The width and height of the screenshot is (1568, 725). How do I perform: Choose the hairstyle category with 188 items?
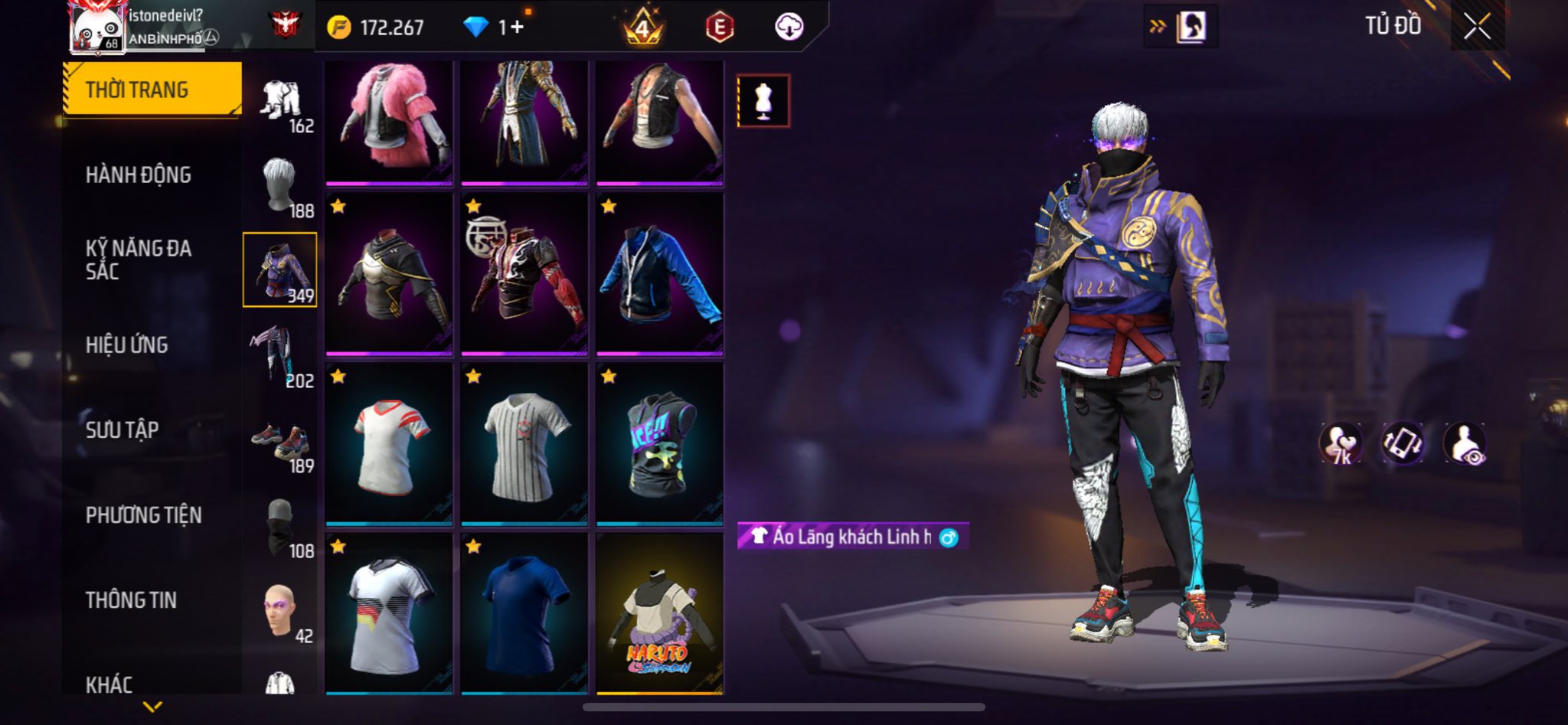[280, 187]
